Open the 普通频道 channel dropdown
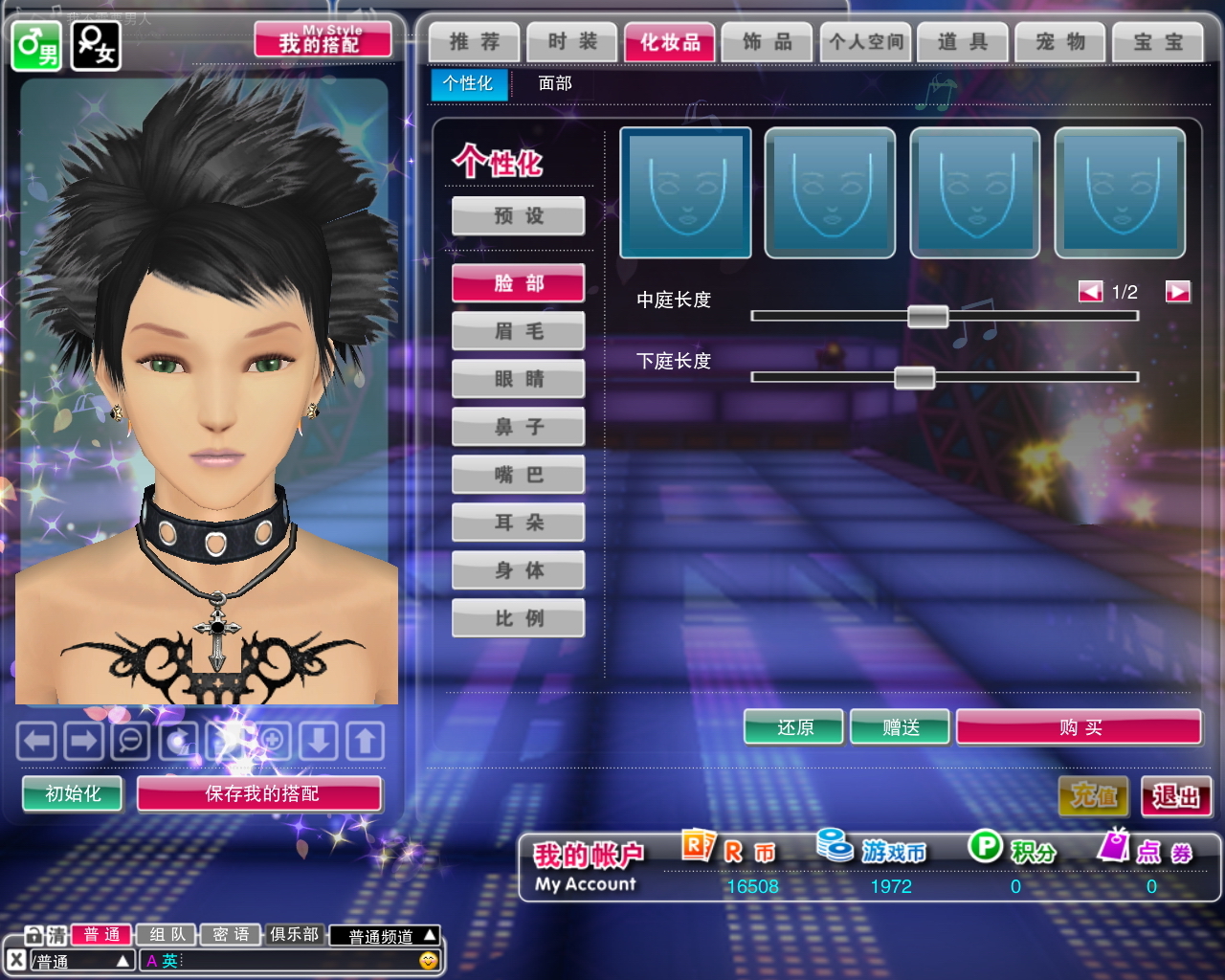The image size is (1225, 980). pyautogui.click(x=391, y=936)
